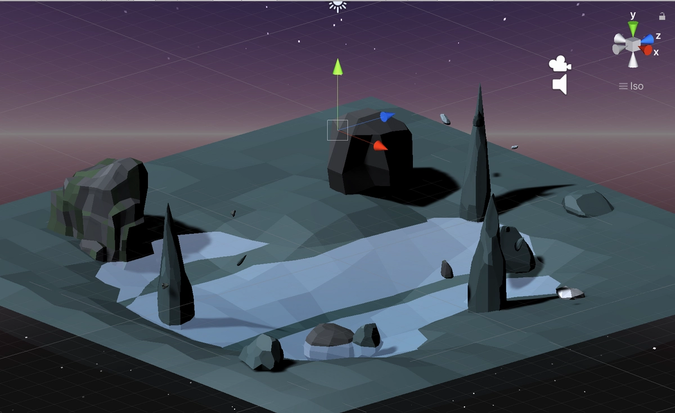Select the directional light sun icon
The height and width of the screenshot is (413, 675).
tap(338, 5)
